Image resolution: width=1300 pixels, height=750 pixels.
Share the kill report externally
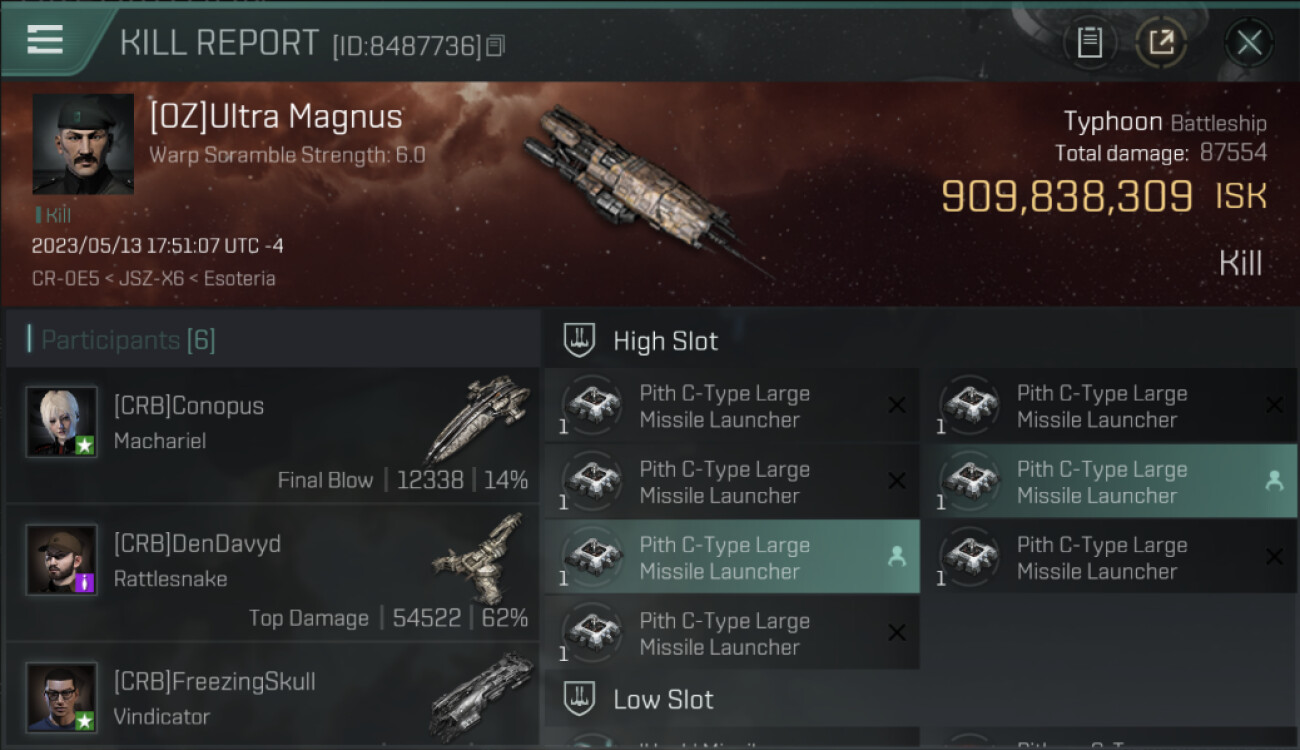[1160, 42]
